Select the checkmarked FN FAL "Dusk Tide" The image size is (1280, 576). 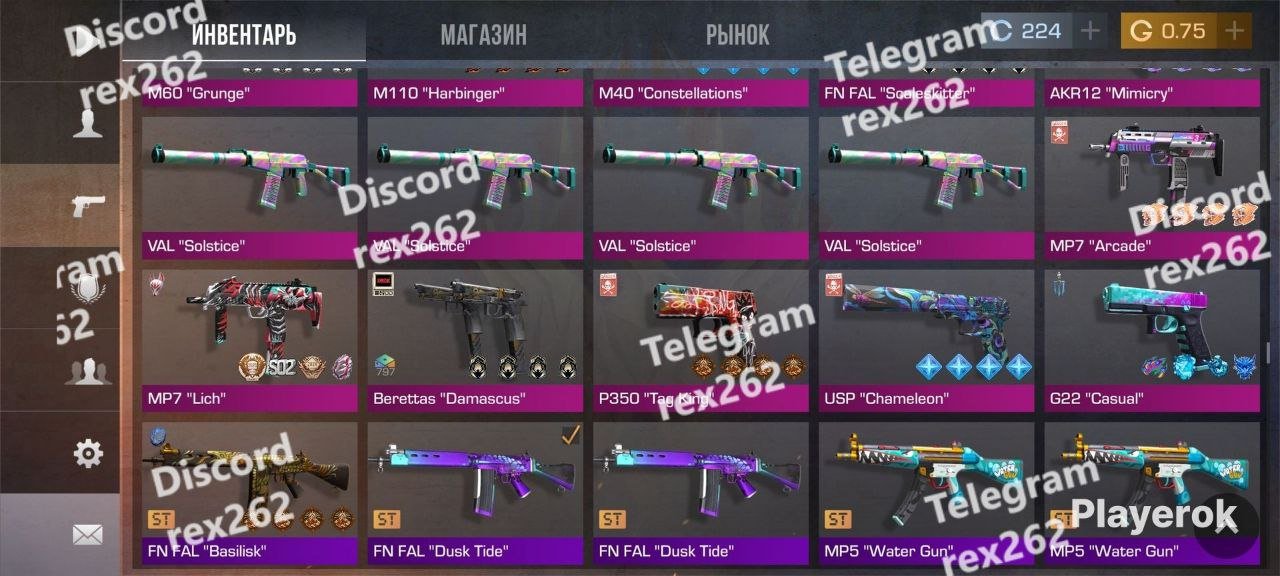(x=475, y=492)
